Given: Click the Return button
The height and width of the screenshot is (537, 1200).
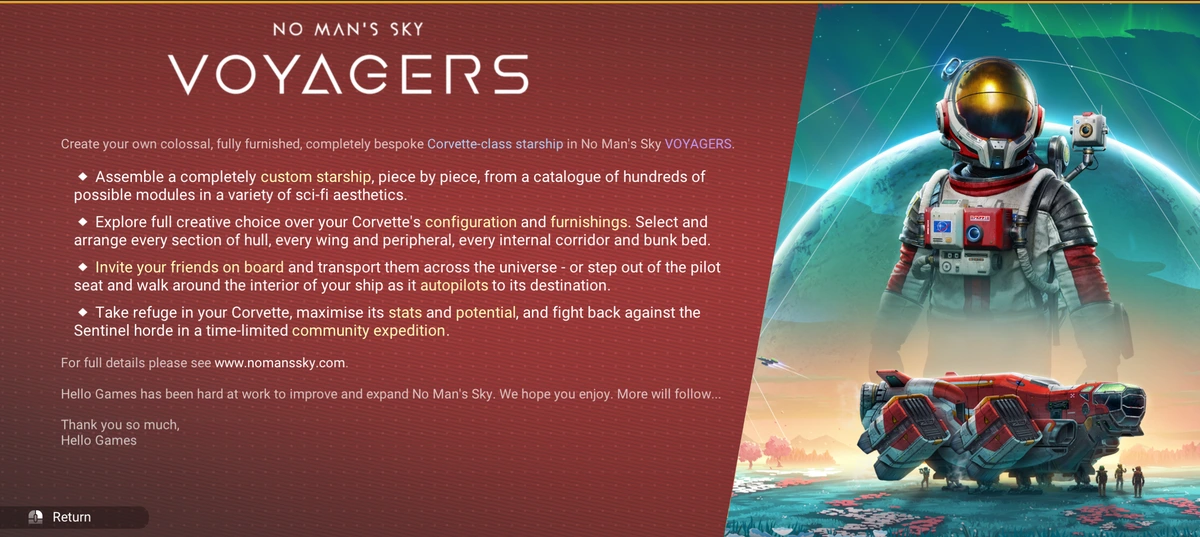Looking at the screenshot, I should coord(71,517).
